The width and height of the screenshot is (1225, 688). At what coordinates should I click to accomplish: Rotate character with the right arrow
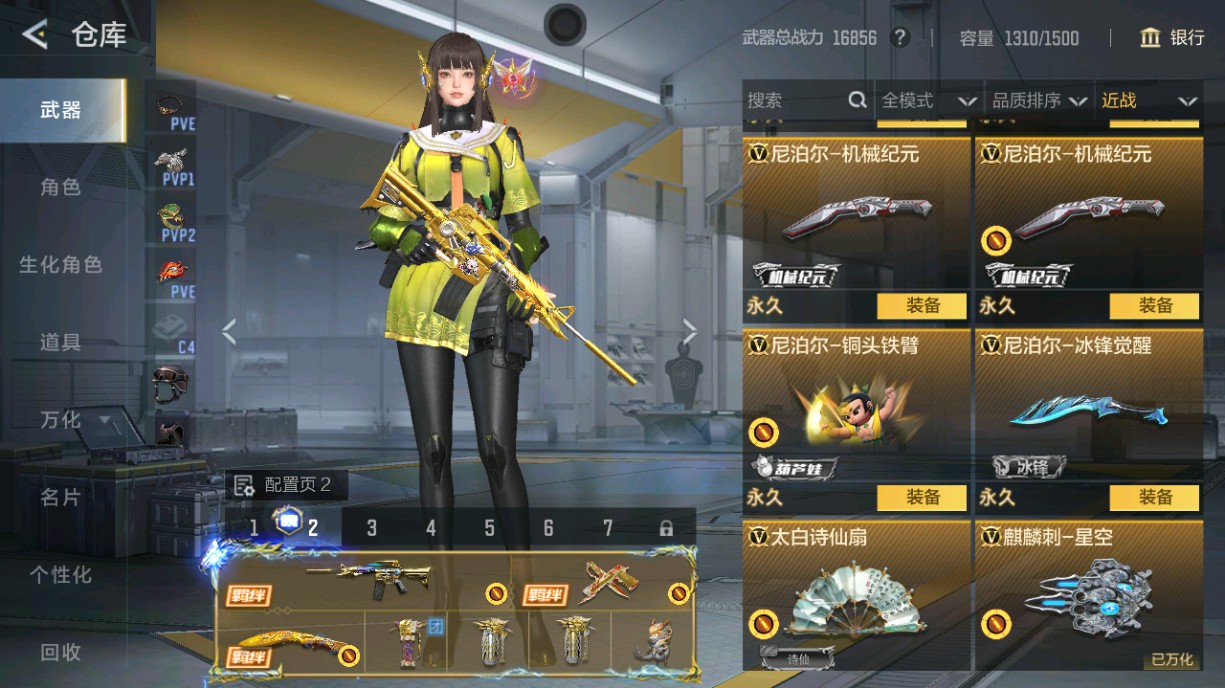(690, 331)
